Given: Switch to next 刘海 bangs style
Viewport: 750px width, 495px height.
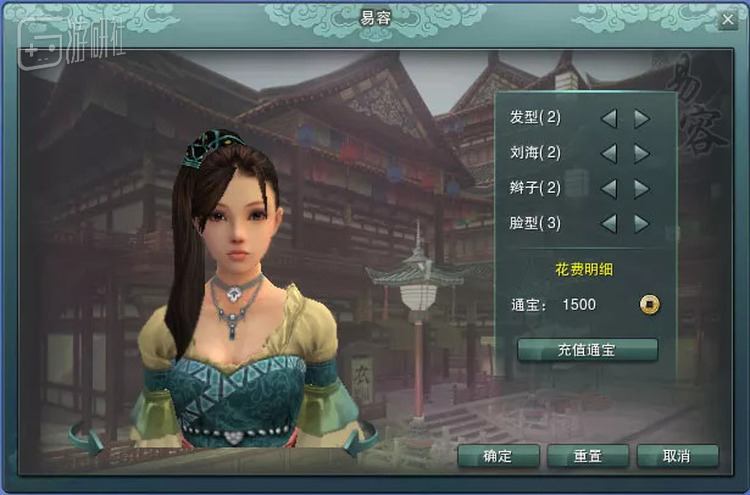Looking at the screenshot, I should coord(641,153).
